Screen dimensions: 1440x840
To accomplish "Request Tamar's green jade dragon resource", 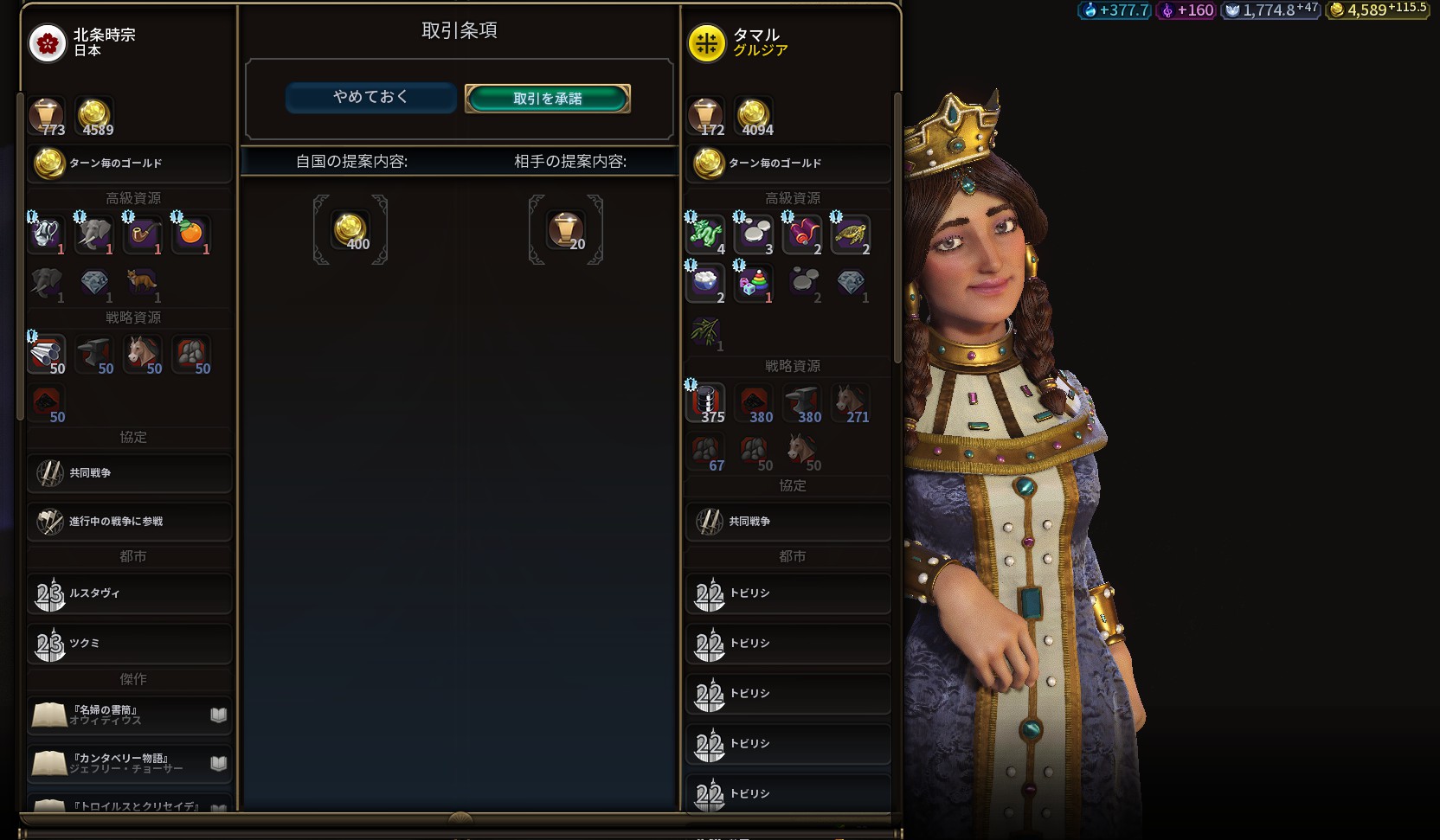I will [x=706, y=234].
